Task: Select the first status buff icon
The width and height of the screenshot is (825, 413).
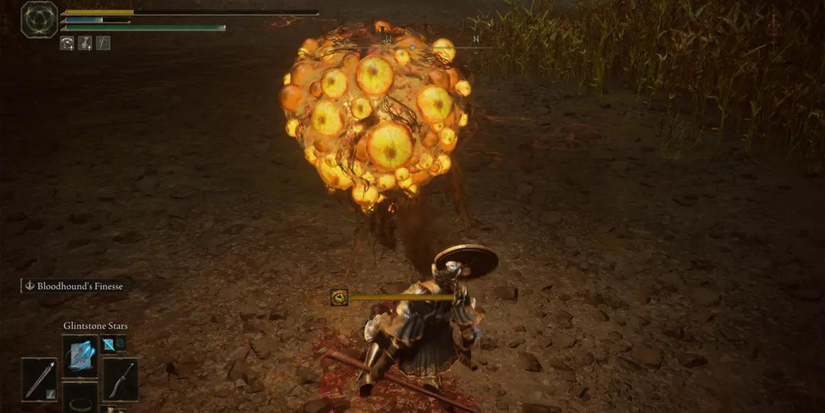Action: click(67, 43)
